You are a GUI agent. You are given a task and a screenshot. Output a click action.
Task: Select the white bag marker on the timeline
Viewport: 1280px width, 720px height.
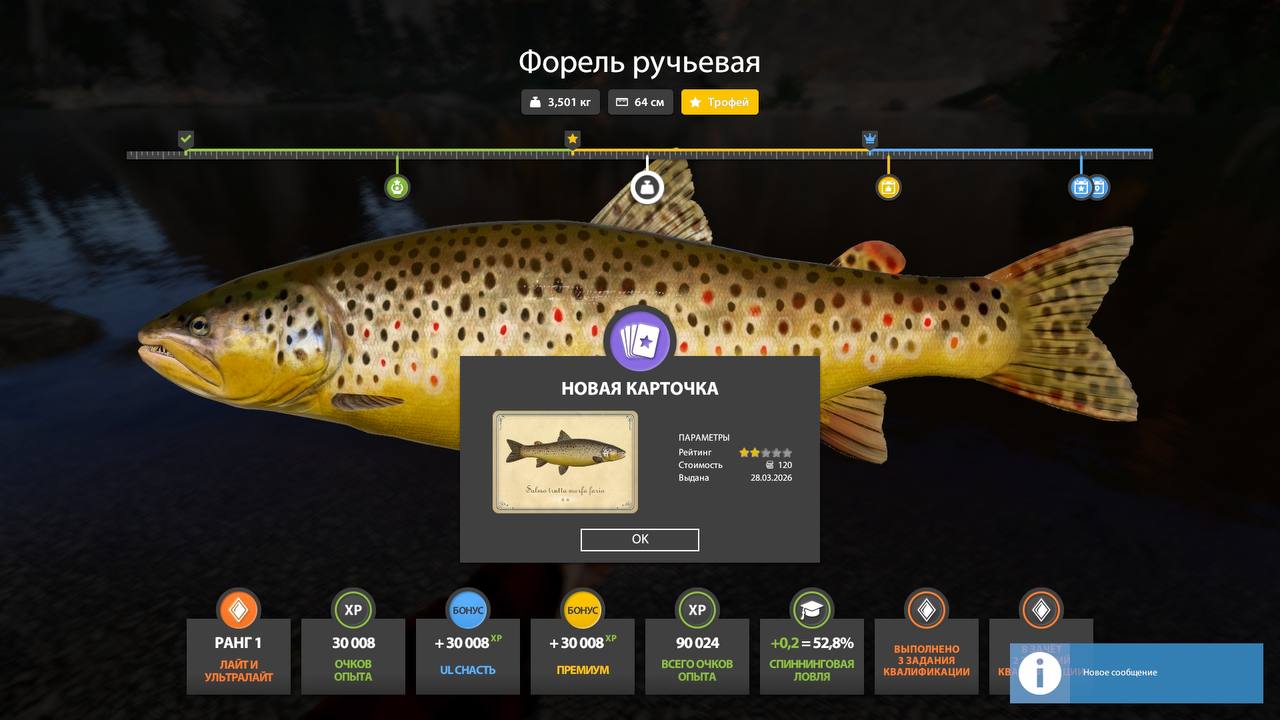point(647,187)
